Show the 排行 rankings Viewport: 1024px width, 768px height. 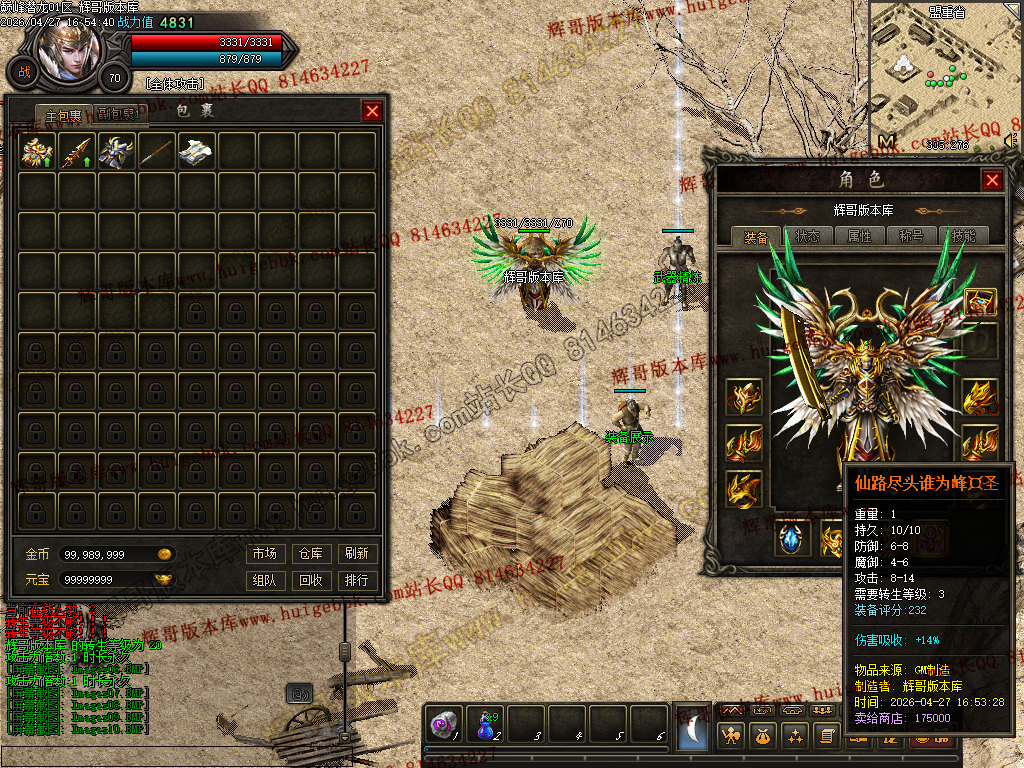[x=356, y=580]
